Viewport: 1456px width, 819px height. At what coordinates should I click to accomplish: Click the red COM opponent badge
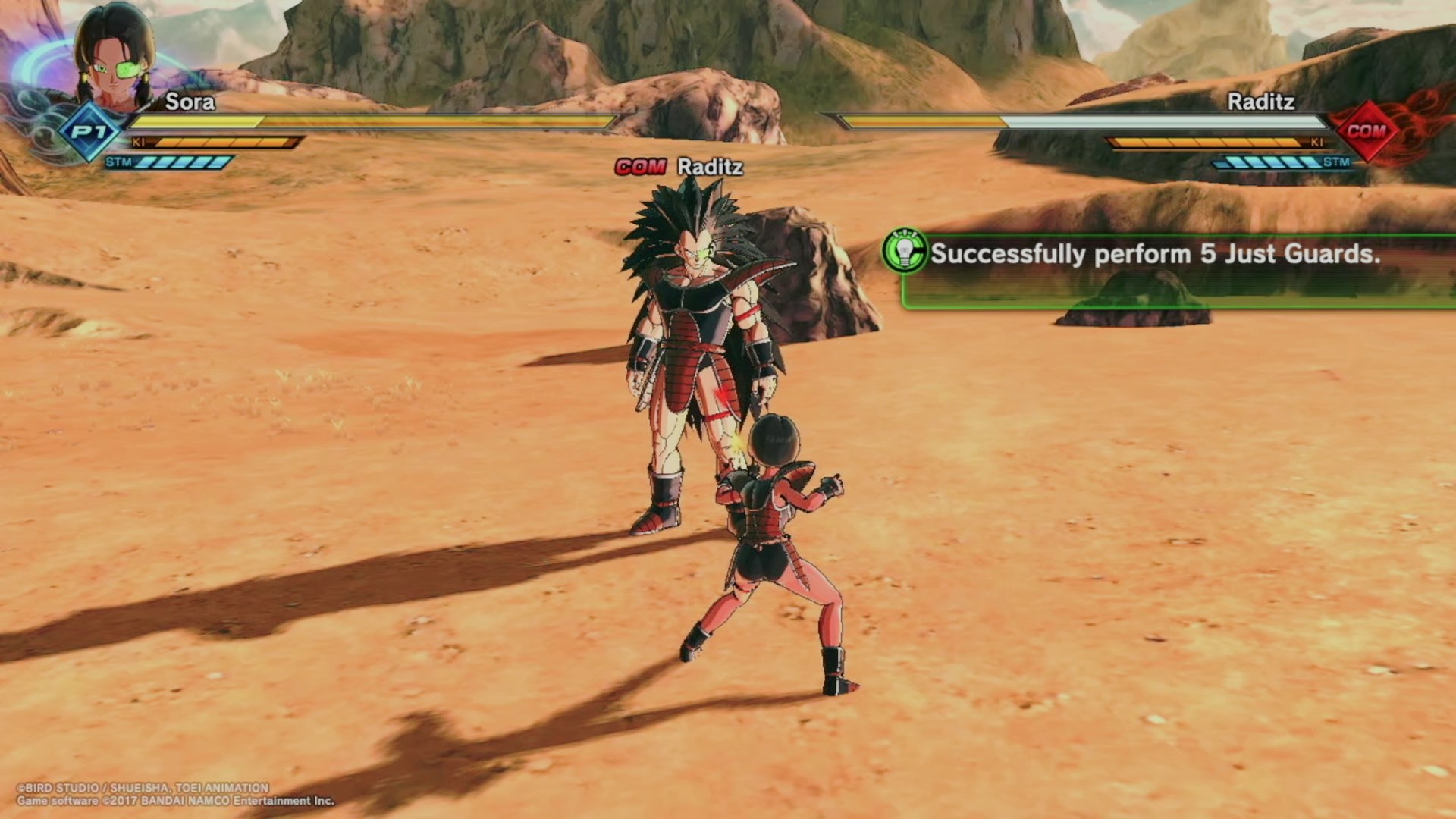[1366, 131]
